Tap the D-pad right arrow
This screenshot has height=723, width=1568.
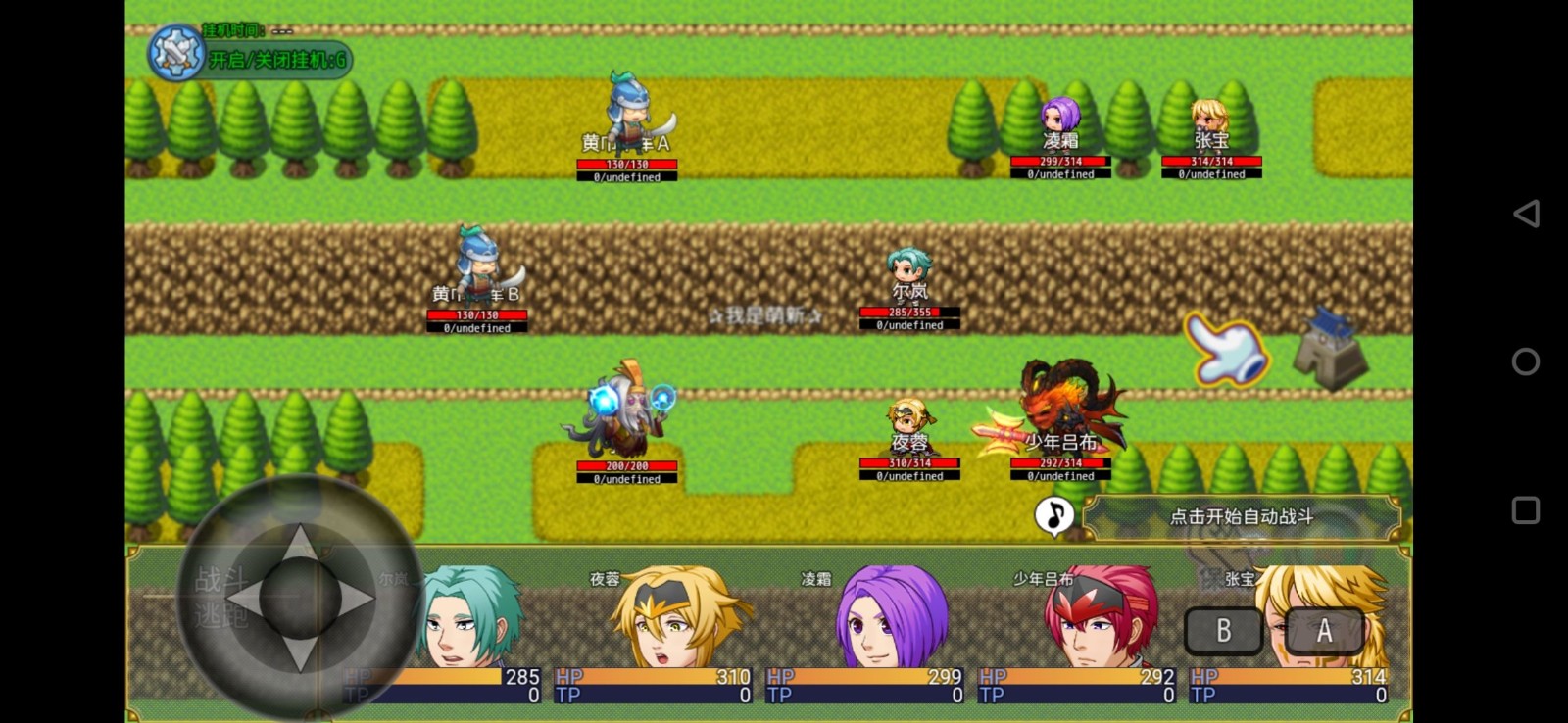355,596
